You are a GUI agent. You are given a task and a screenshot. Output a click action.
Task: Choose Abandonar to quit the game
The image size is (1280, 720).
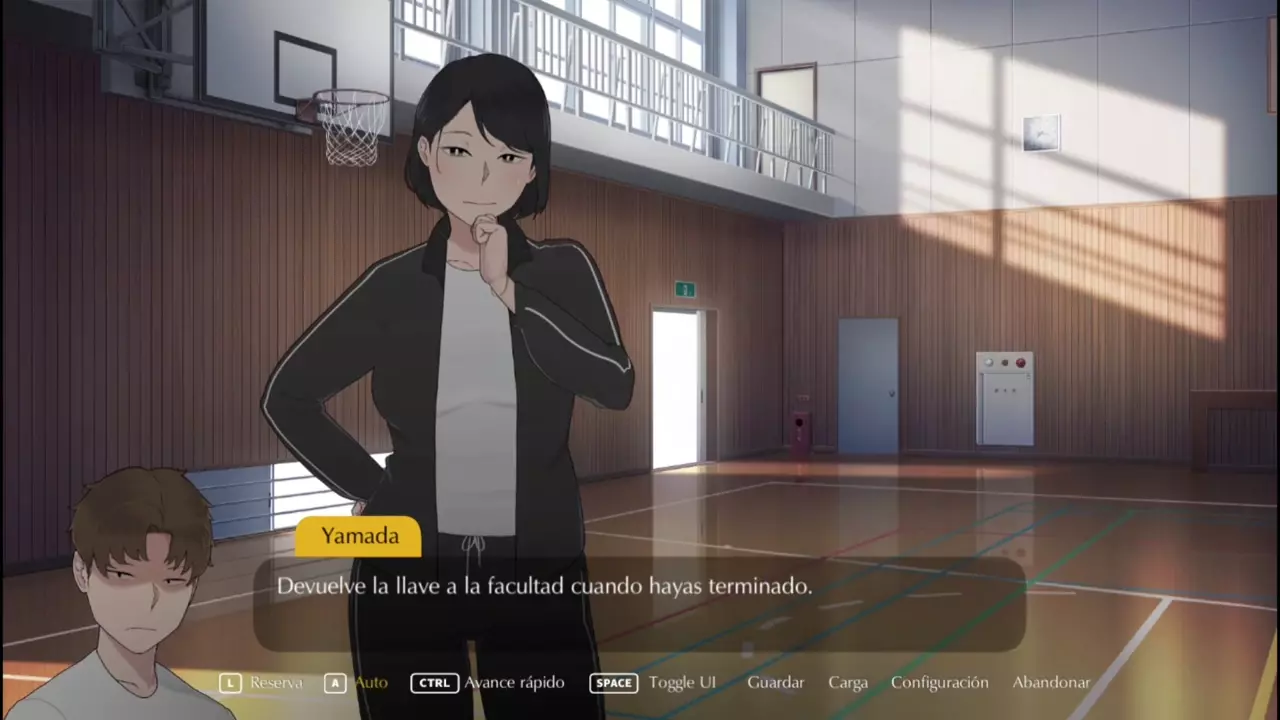coord(1051,683)
